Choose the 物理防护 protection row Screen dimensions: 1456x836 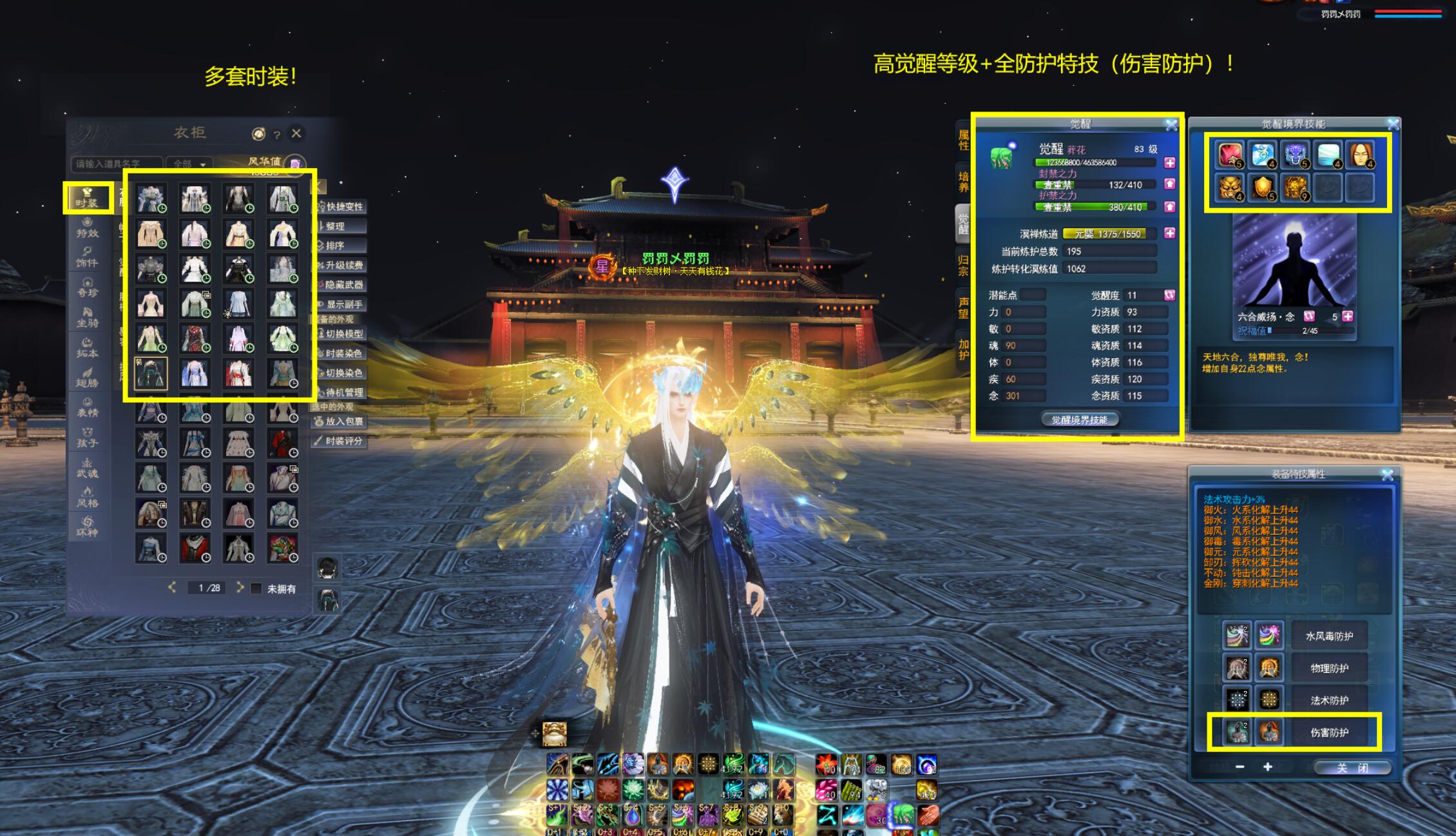pos(1328,668)
